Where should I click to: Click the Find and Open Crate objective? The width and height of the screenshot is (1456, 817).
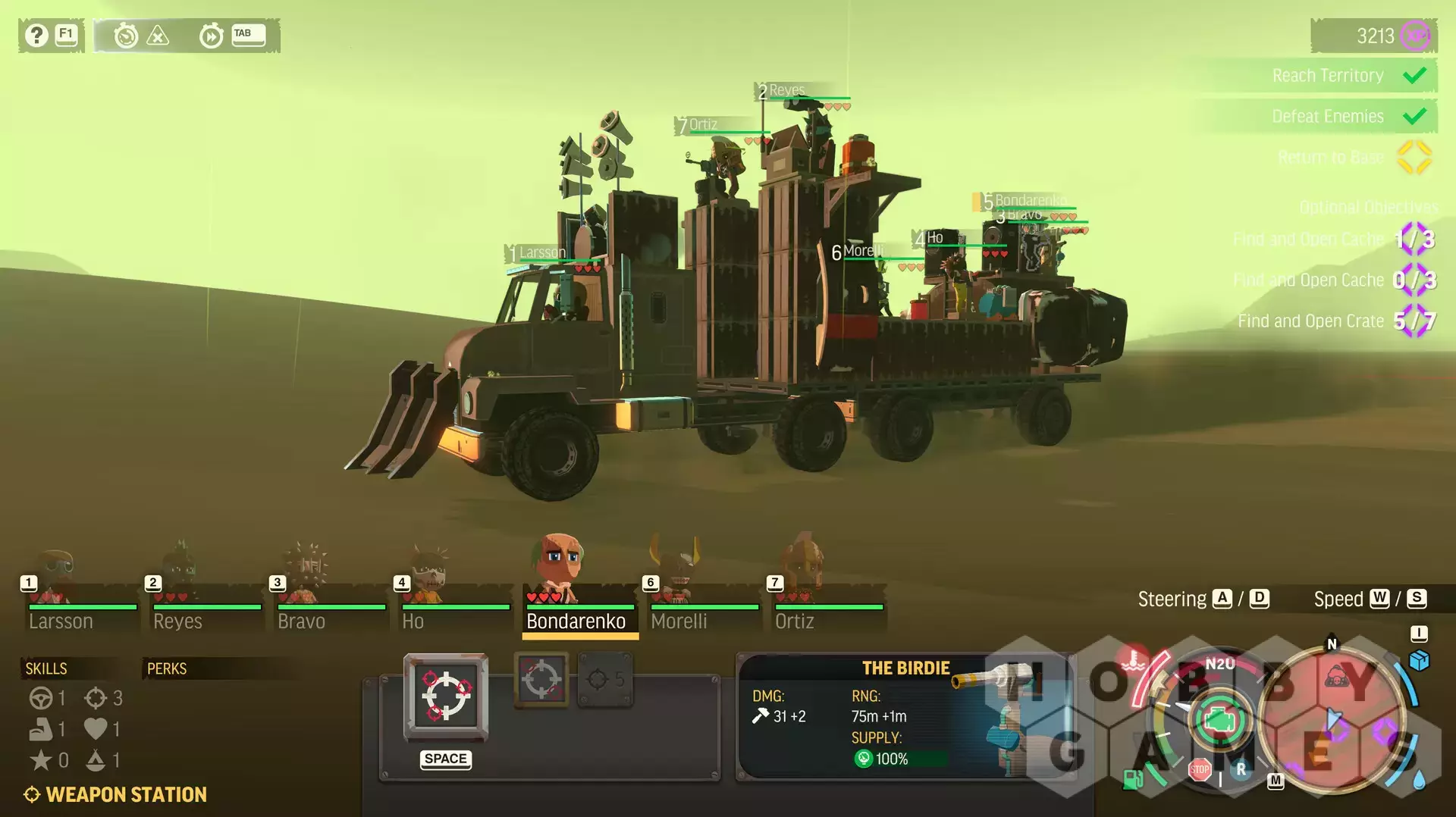point(1310,321)
